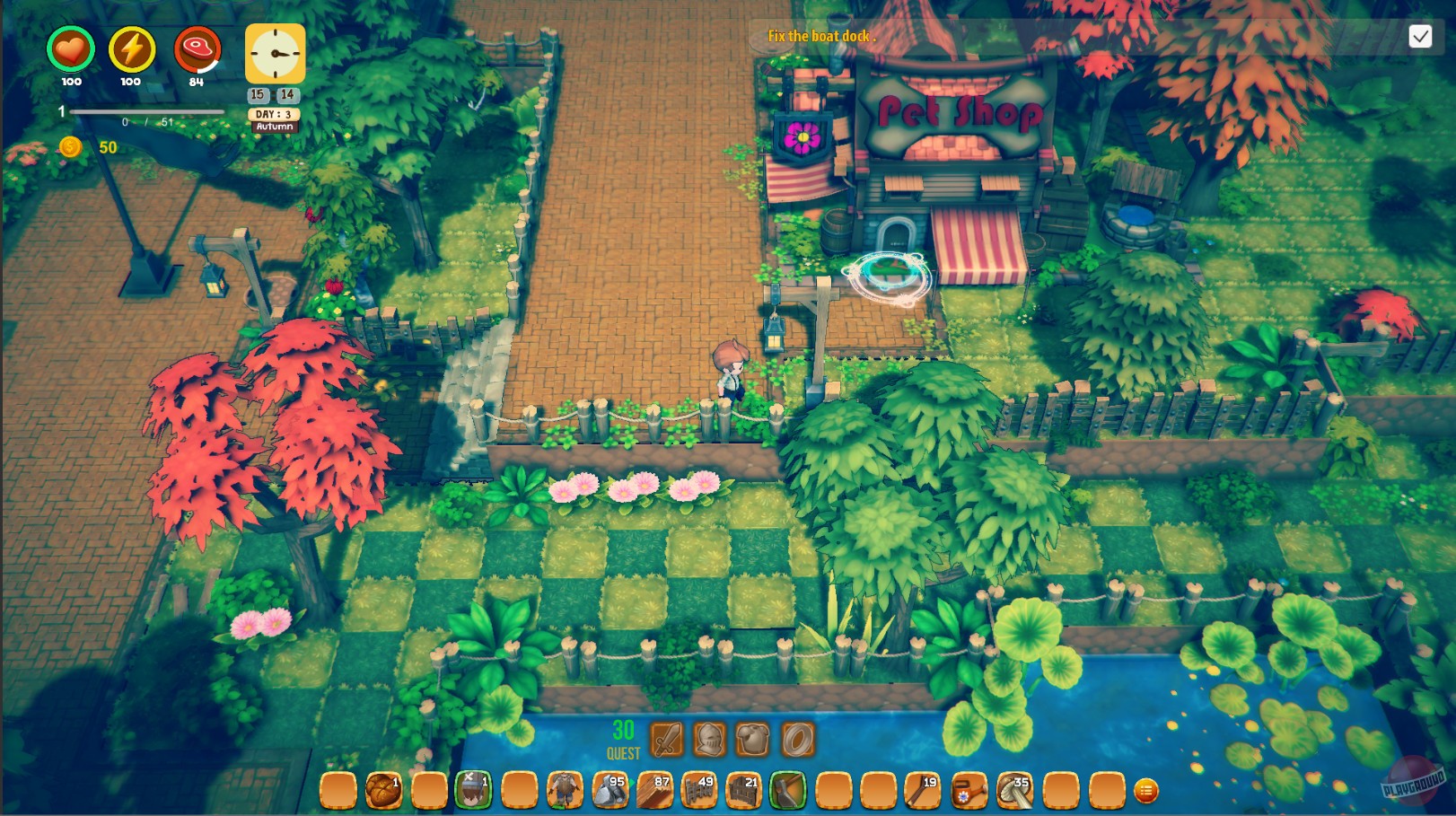Image resolution: width=1456 pixels, height=816 pixels.
Task: Select the mushroom item with 35 count
Action: (1013, 790)
